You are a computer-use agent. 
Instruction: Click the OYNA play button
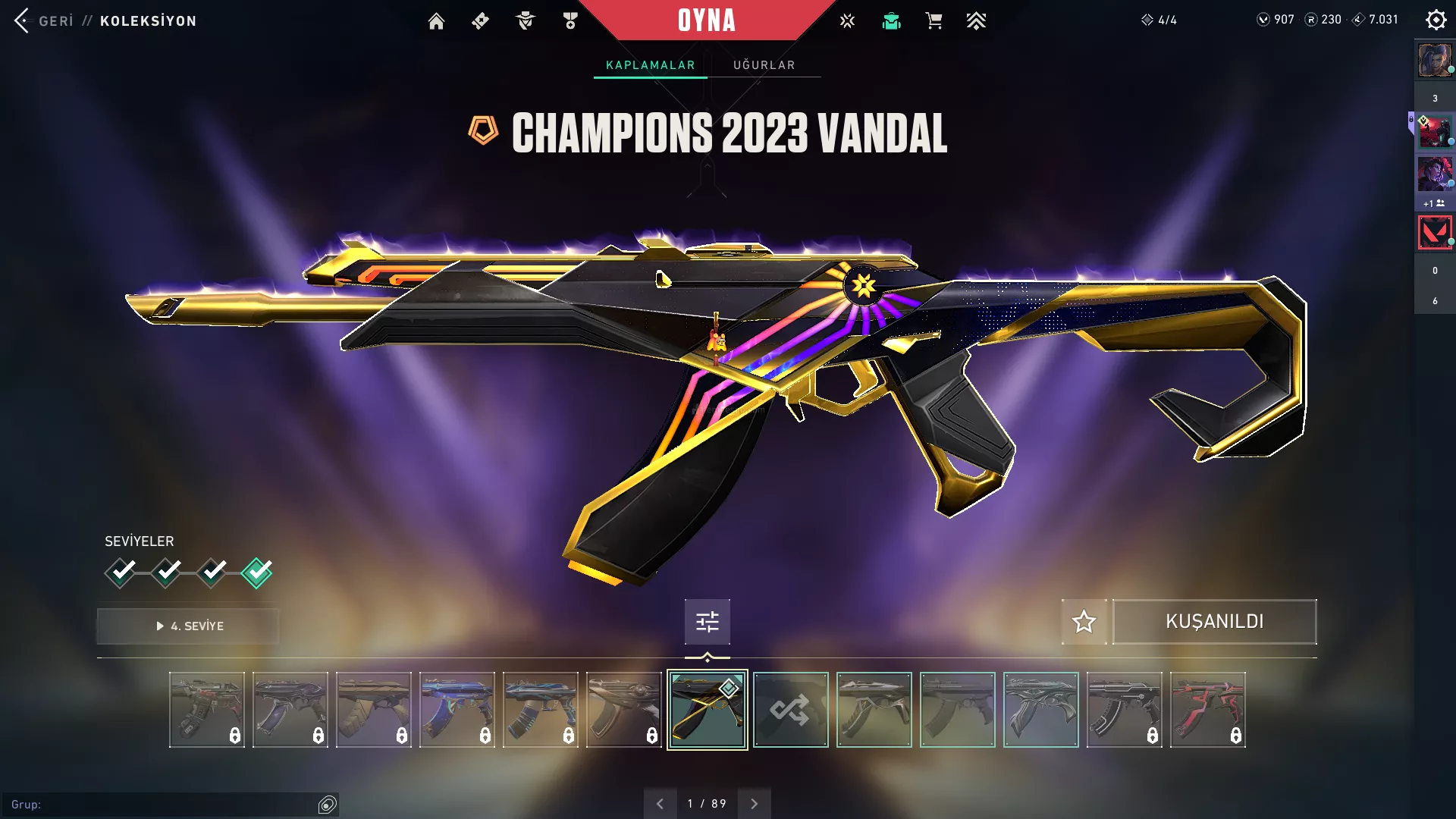click(707, 20)
